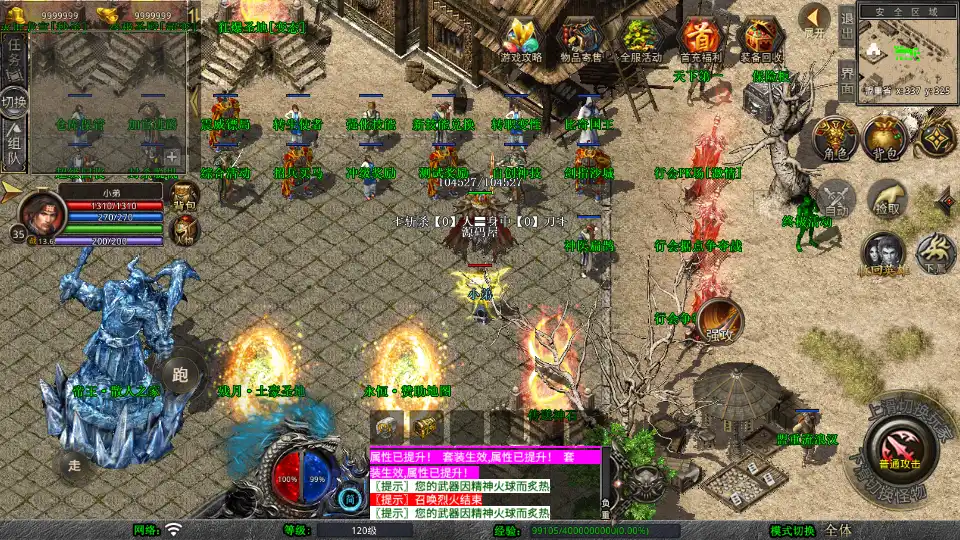Open the 背包 bag beside 角色
The height and width of the screenshot is (540, 960).
pyautogui.click(x=884, y=140)
